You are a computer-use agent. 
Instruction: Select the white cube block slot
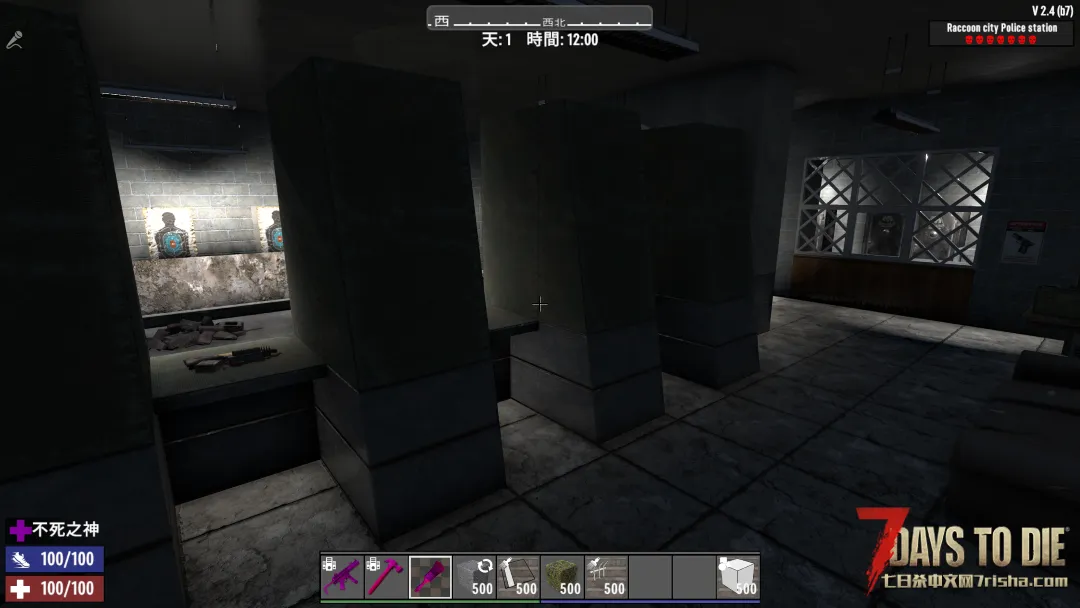coord(737,577)
